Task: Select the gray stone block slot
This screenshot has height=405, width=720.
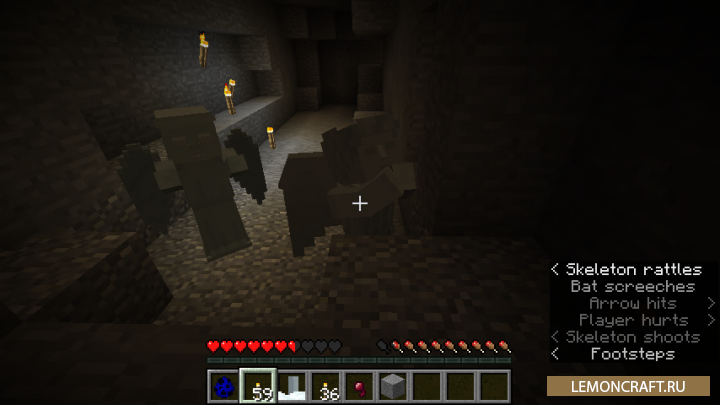Action: [394, 385]
